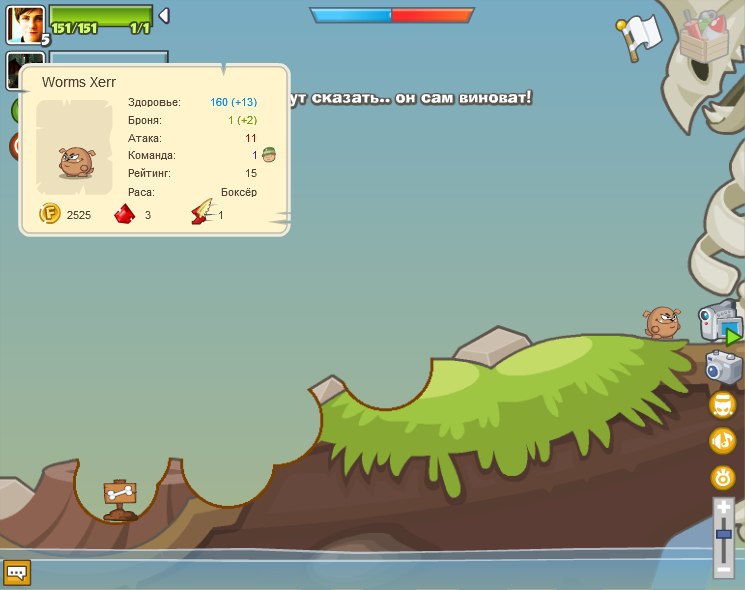
Task: Collapse the player panel with the white arrow
Action: pos(164,15)
